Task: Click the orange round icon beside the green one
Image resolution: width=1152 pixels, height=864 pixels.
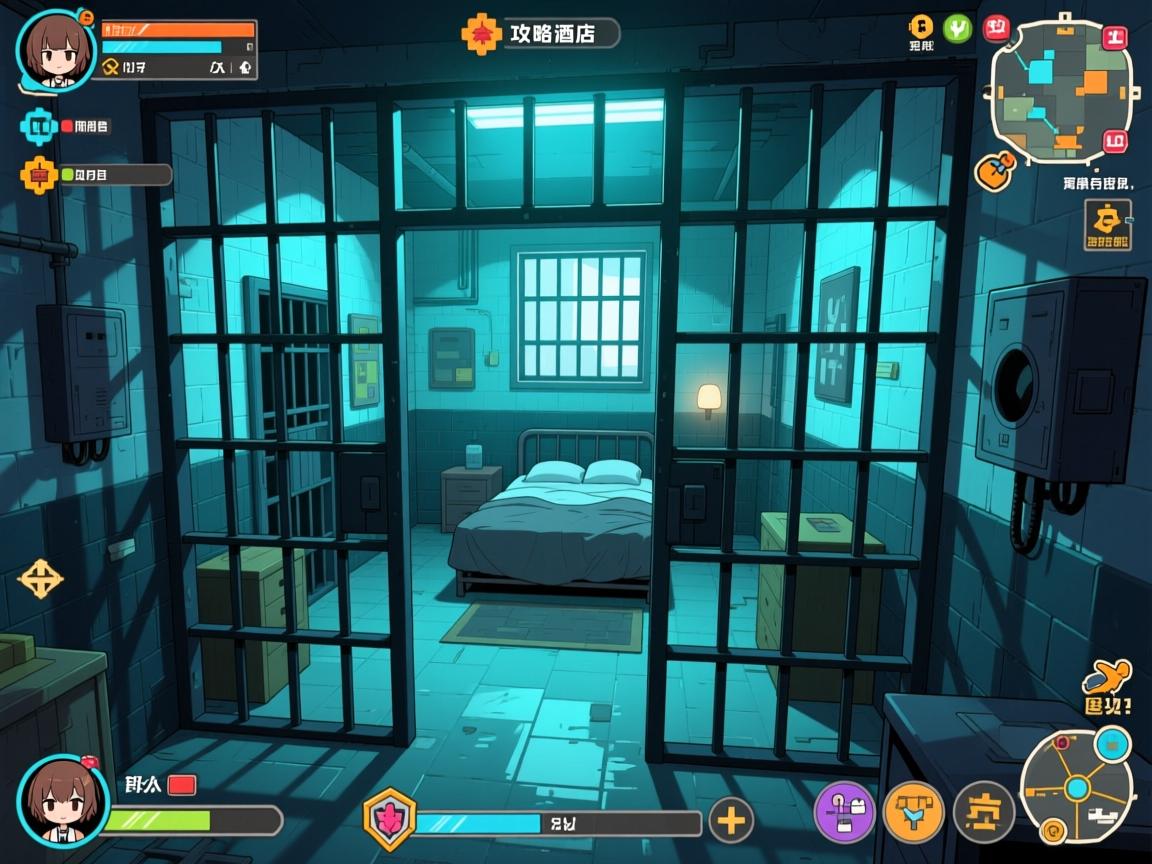Action: click(x=920, y=27)
